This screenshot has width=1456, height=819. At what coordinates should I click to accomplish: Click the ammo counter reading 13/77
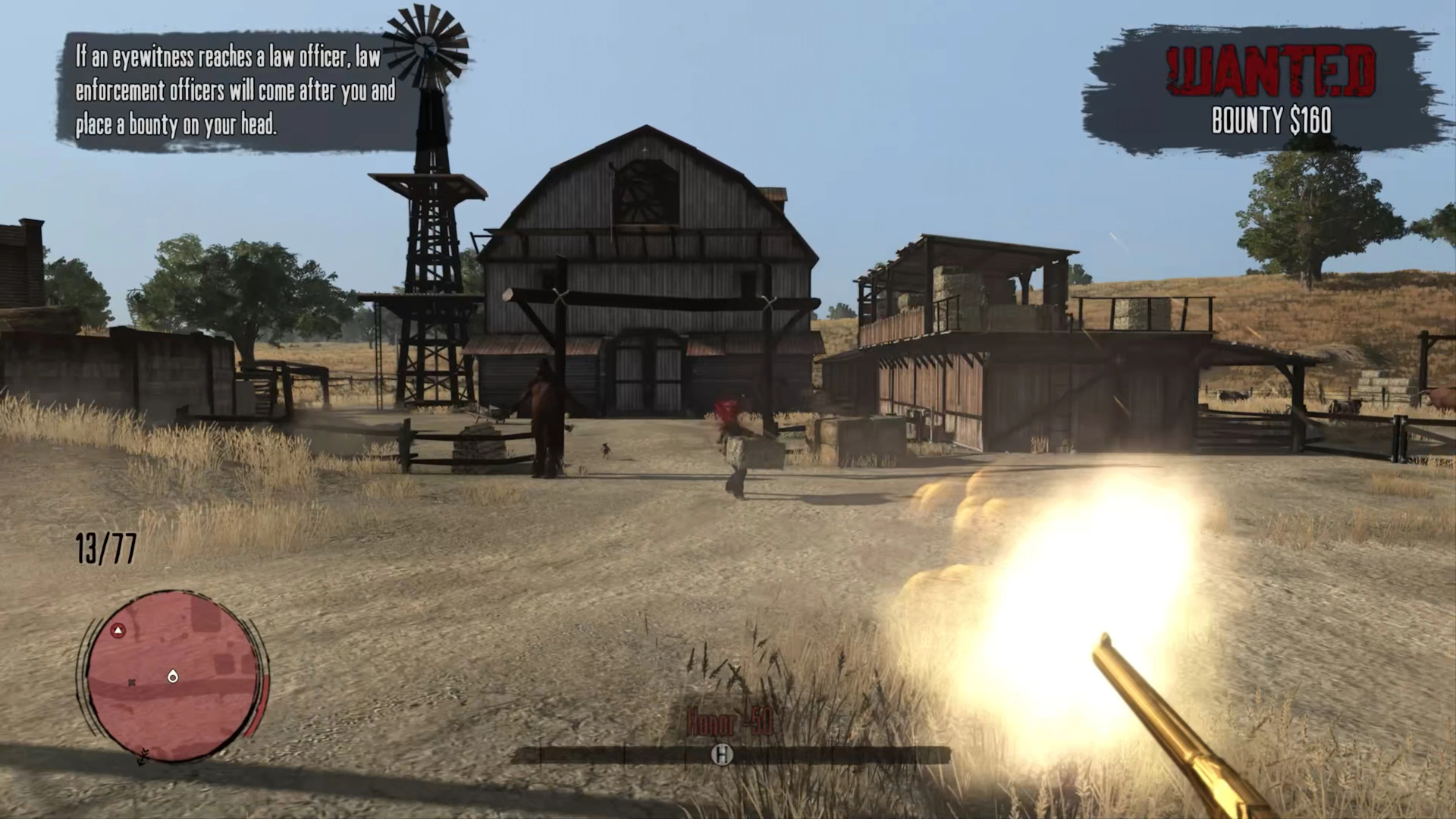(x=105, y=549)
